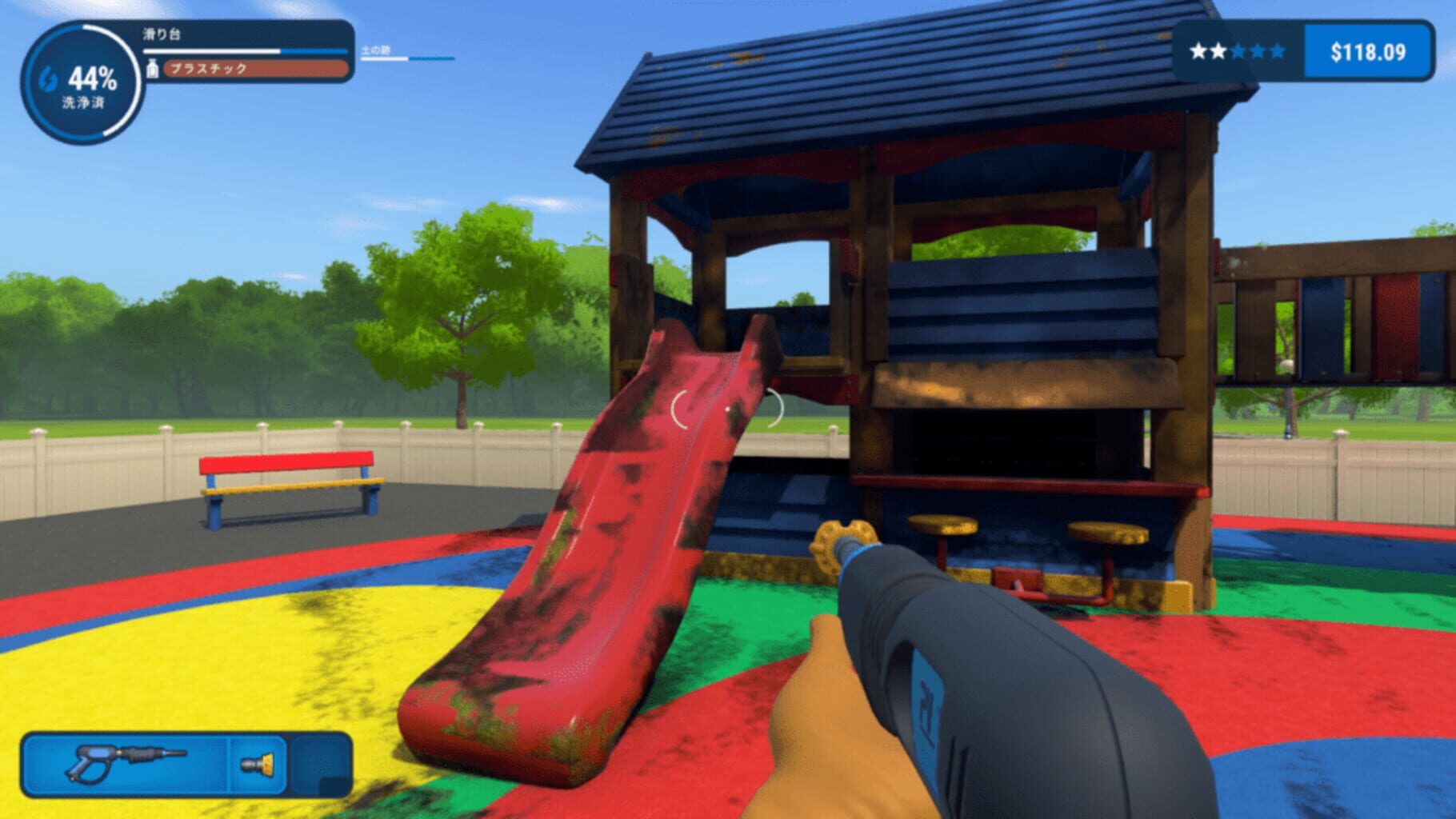Select the yellow nozzle attachment slot

258,765
